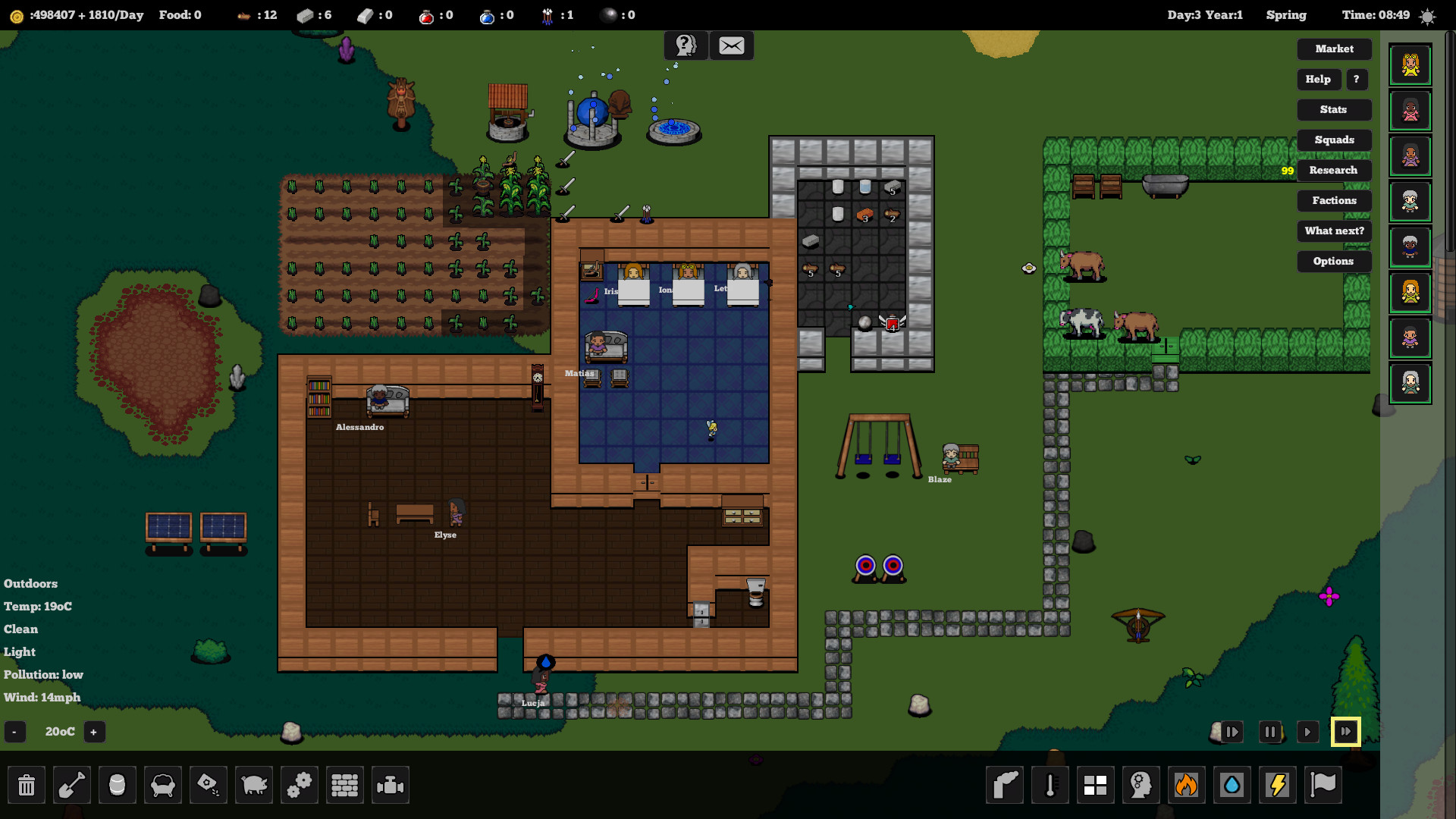Open the Options menu
The width and height of the screenshot is (1456, 819).
pos(1334,261)
